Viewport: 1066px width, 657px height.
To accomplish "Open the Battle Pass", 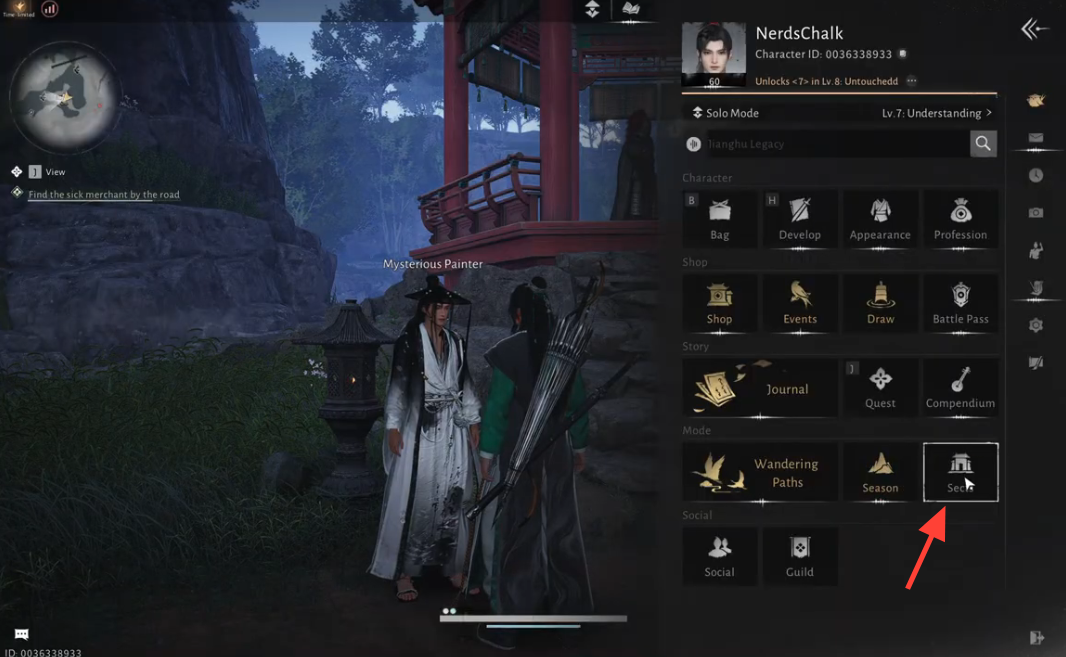I will tap(960, 302).
